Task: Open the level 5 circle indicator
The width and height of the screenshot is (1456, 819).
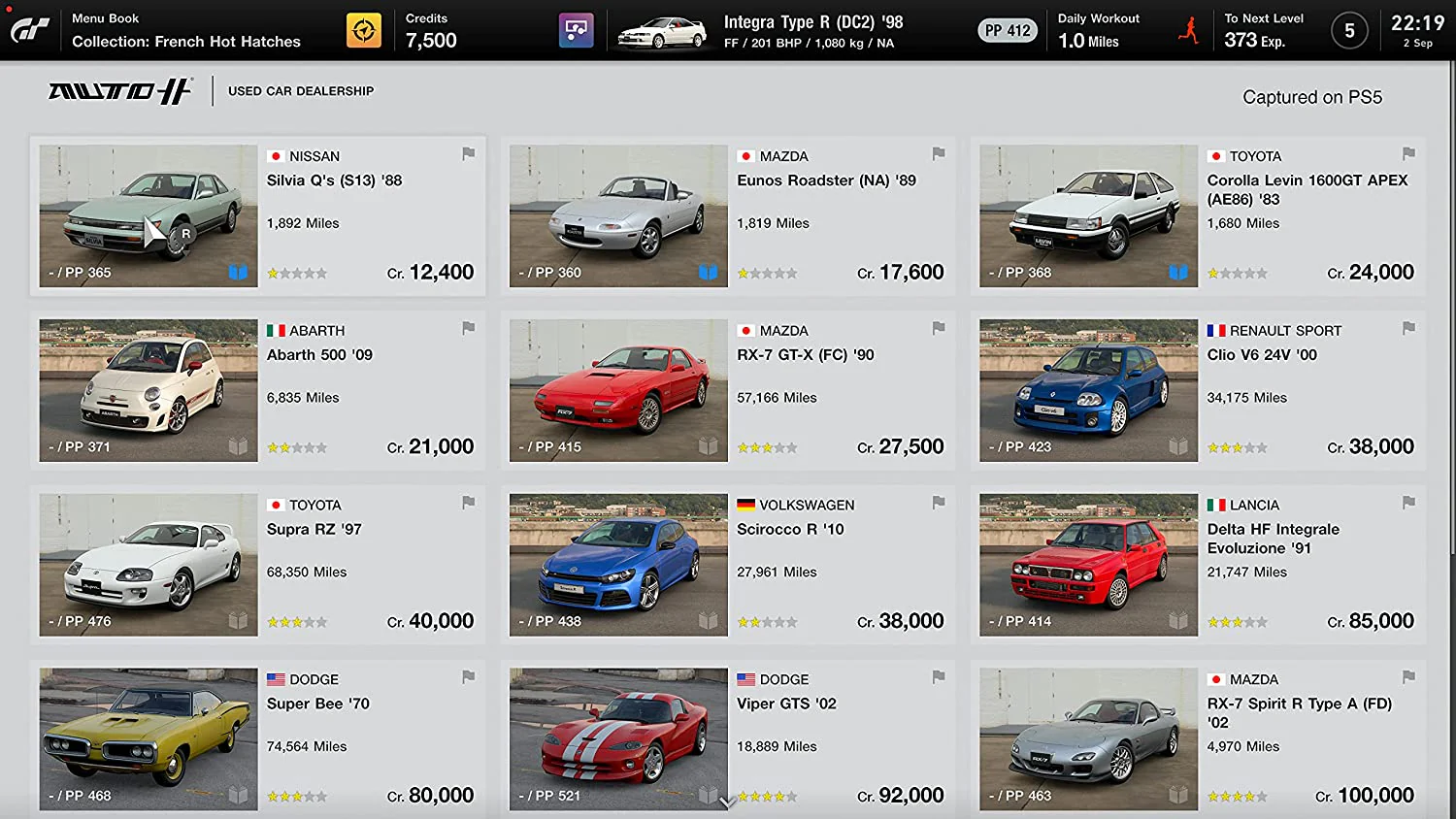Action: (1349, 30)
